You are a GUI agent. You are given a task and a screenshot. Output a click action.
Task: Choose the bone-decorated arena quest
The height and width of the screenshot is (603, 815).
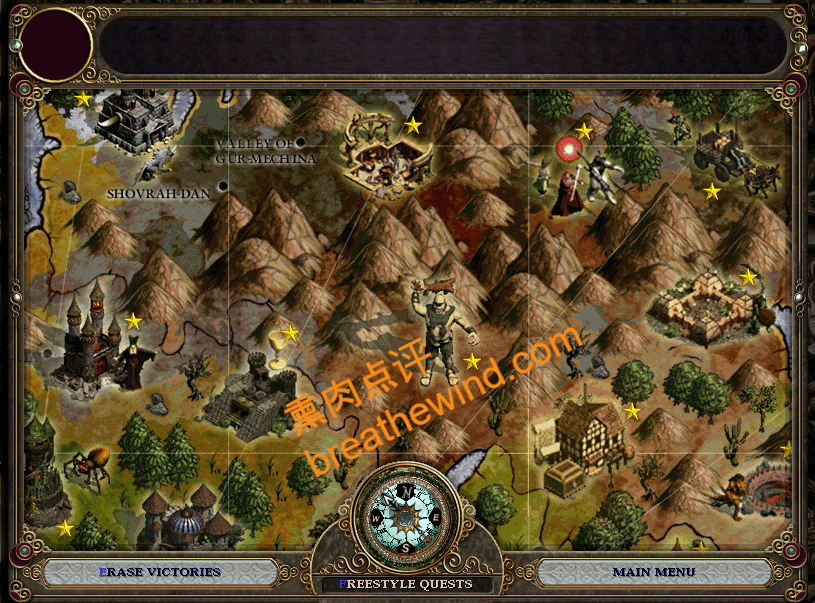point(385,152)
